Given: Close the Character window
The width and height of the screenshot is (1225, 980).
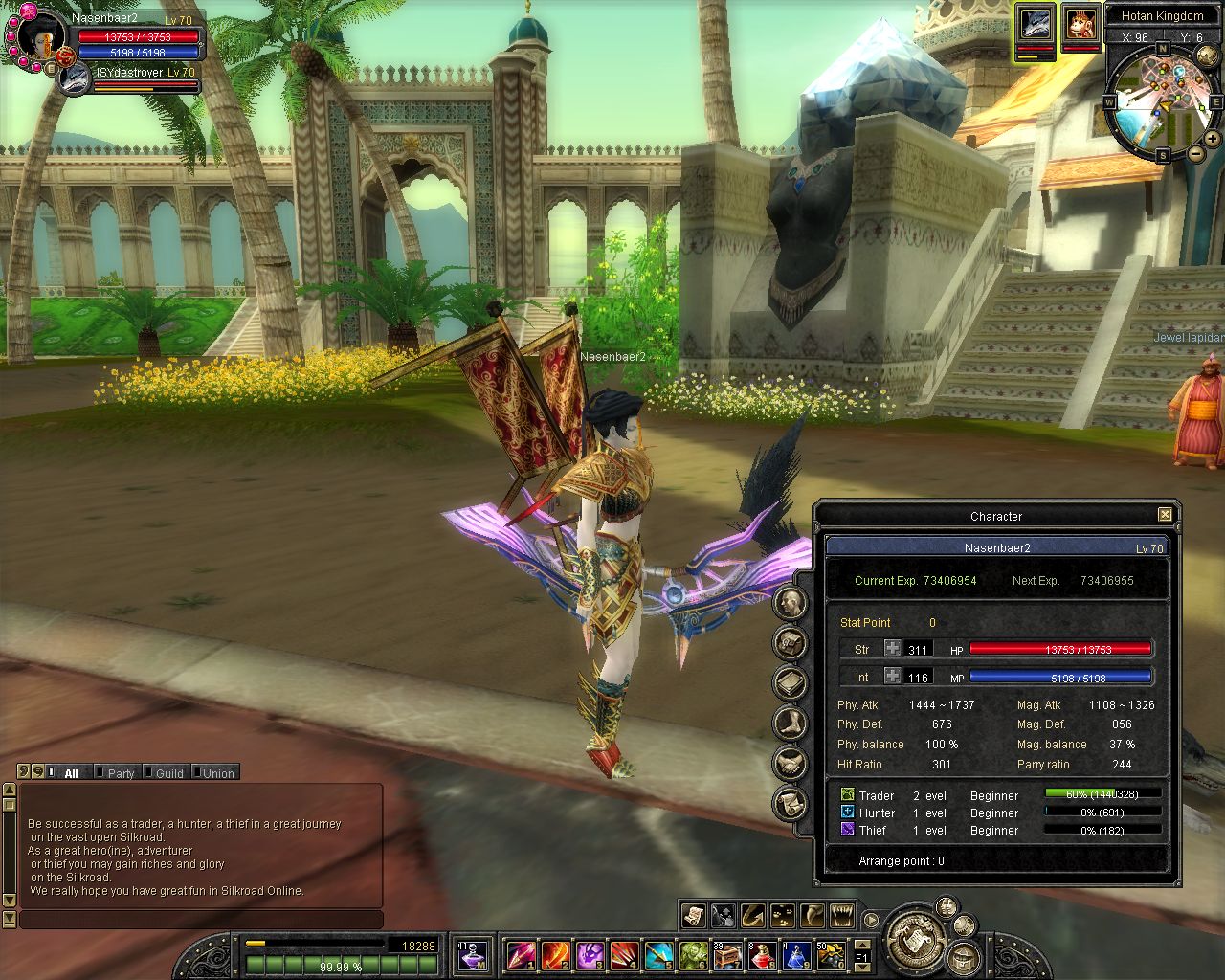Looking at the screenshot, I should point(1165,515).
